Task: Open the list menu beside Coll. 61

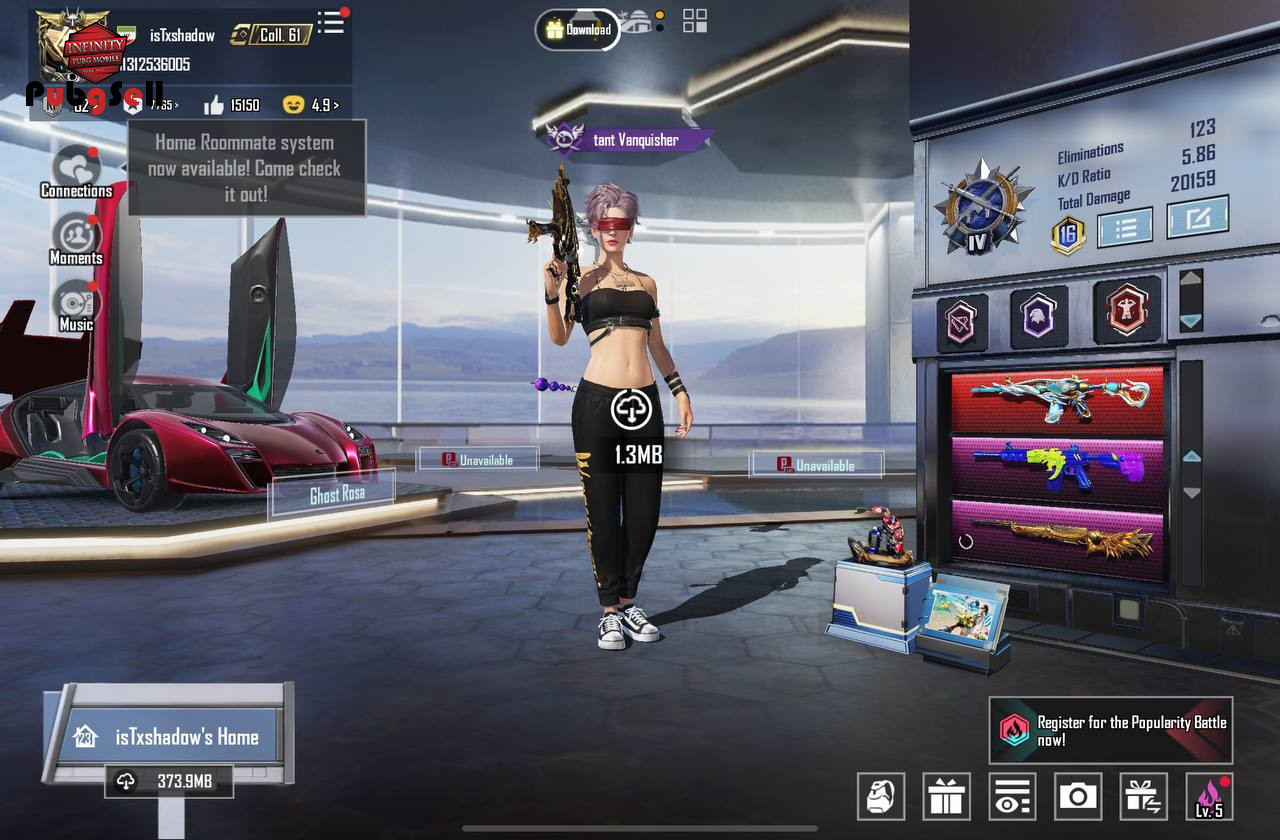Action: (331, 23)
